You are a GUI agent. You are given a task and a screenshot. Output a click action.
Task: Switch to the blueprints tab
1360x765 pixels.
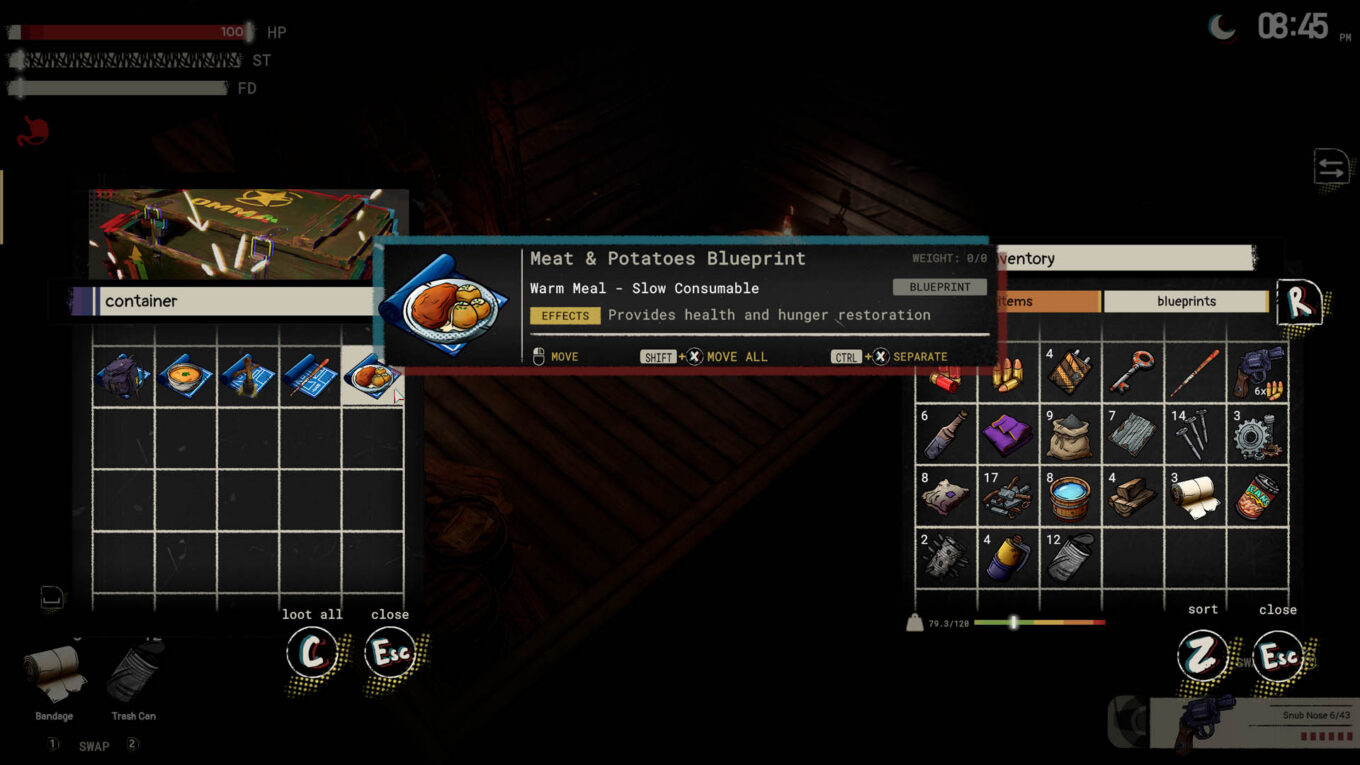tap(1186, 301)
